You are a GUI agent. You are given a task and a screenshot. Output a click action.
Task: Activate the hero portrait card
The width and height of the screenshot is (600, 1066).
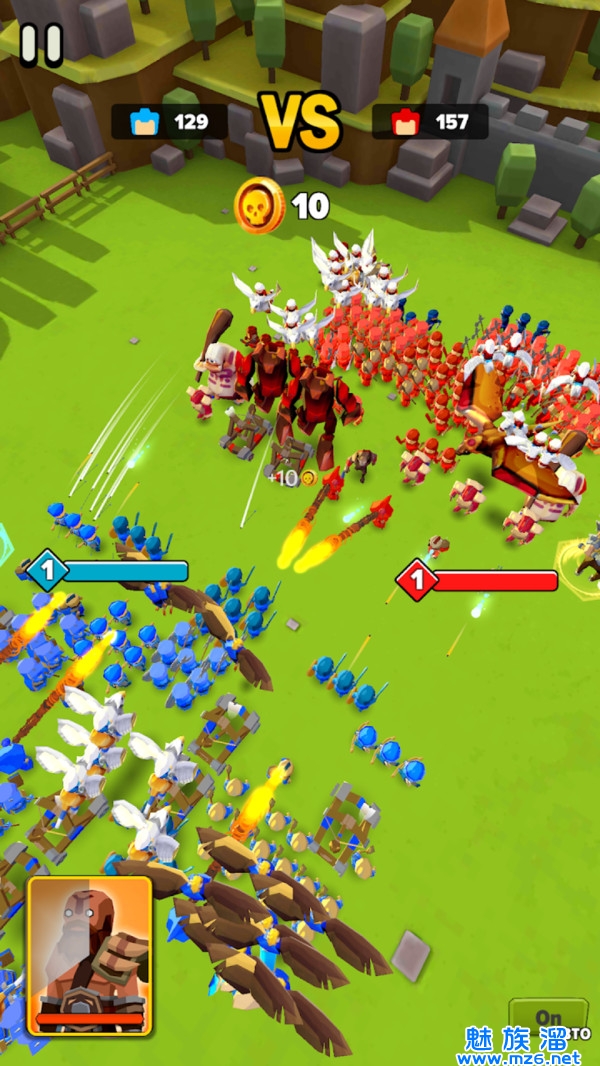pos(90,954)
